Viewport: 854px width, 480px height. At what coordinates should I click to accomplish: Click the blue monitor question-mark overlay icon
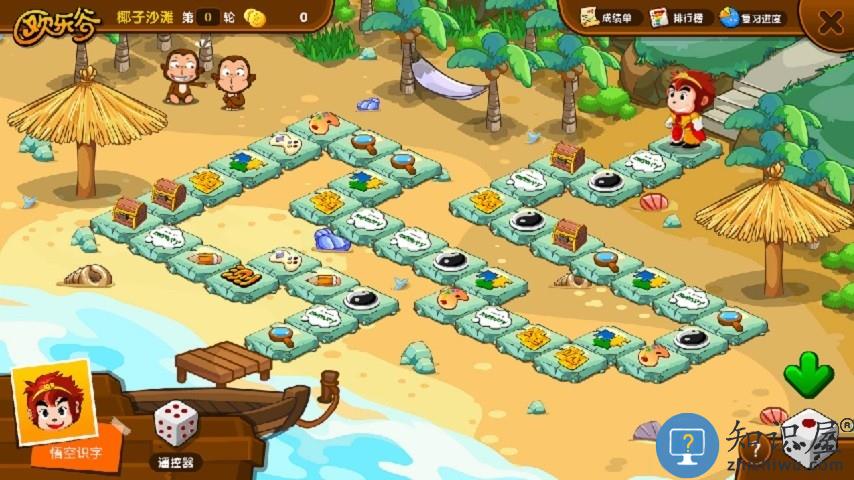pyautogui.click(x=688, y=444)
